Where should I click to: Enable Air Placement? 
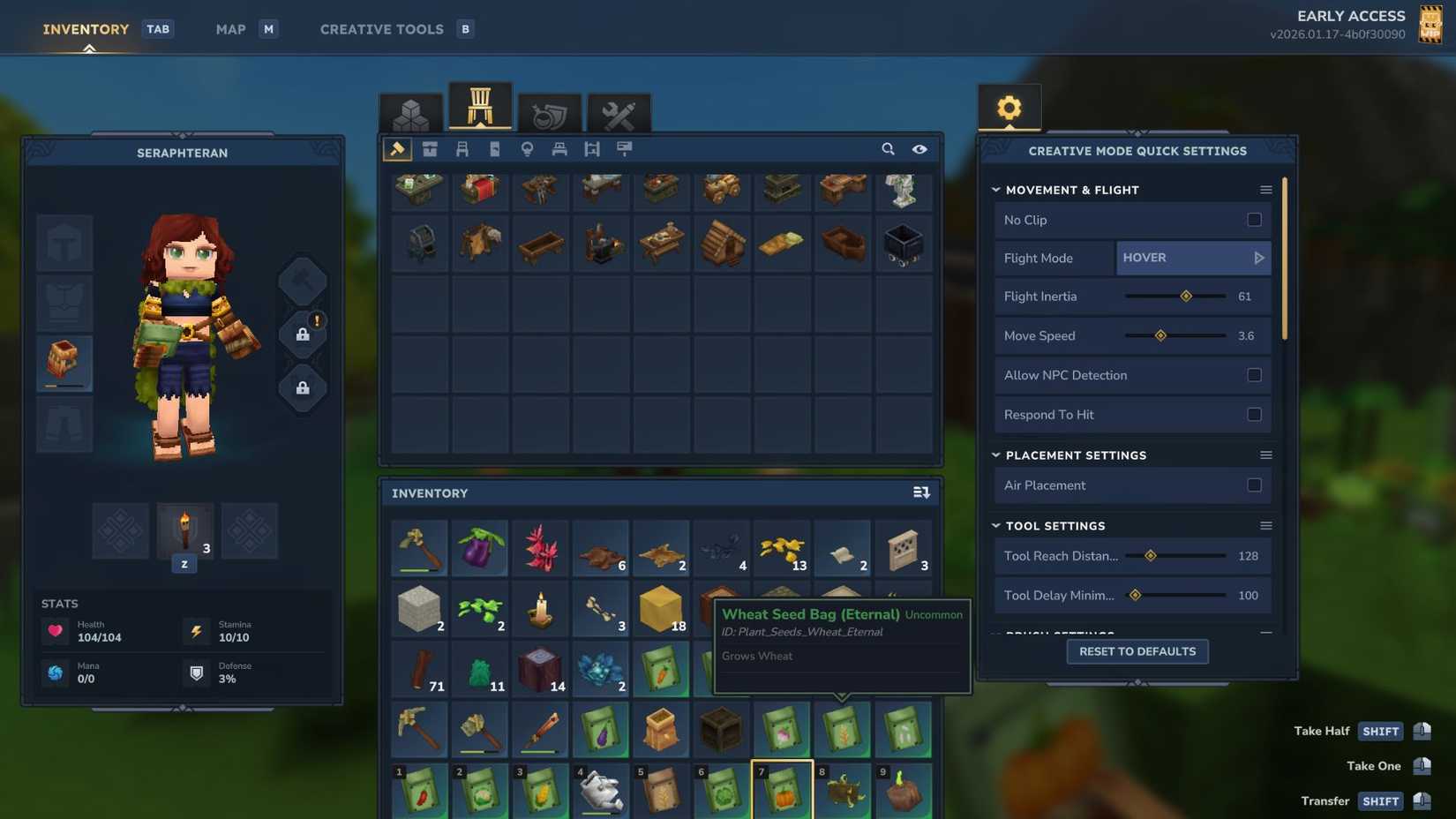point(1255,485)
